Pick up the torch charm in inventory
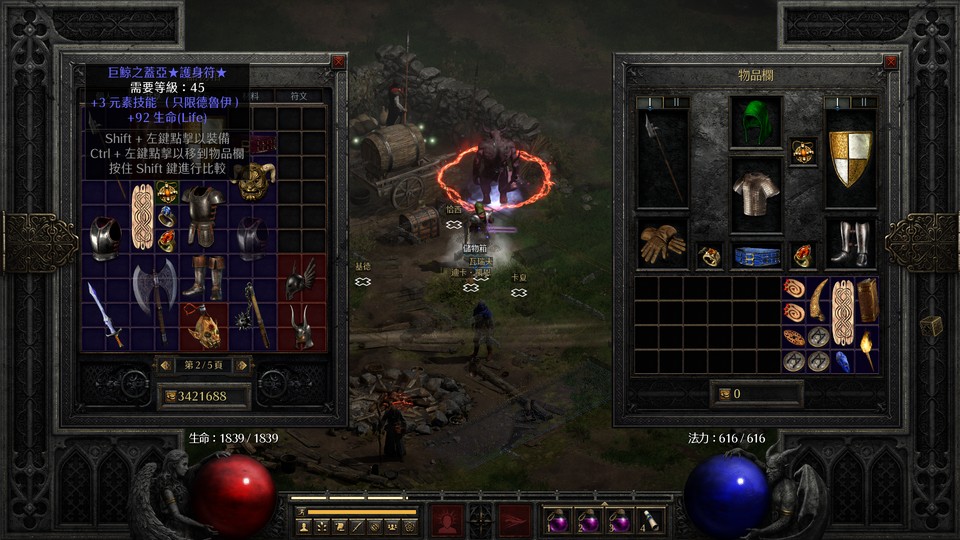Screen dimensions: 960x540 click(x=867, y=350)
